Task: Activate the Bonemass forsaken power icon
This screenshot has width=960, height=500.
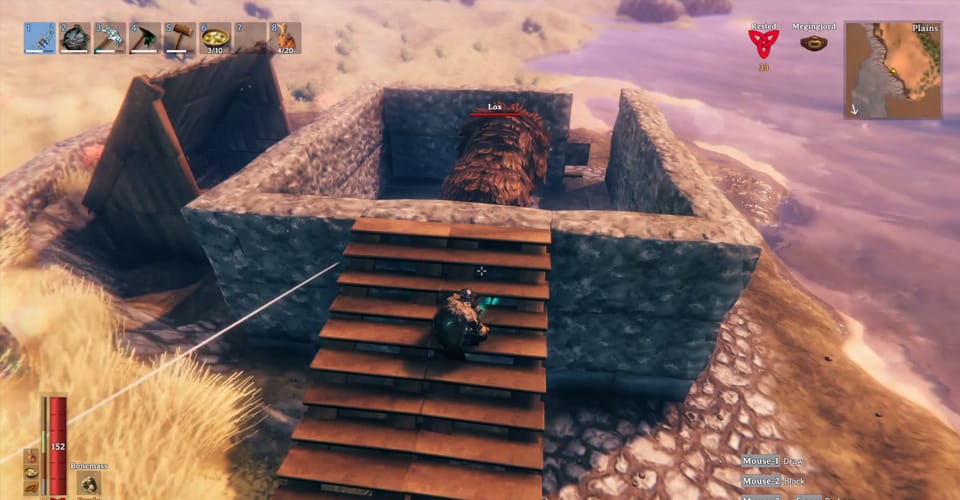Action: pyautogui.click(x=88, y=484)
